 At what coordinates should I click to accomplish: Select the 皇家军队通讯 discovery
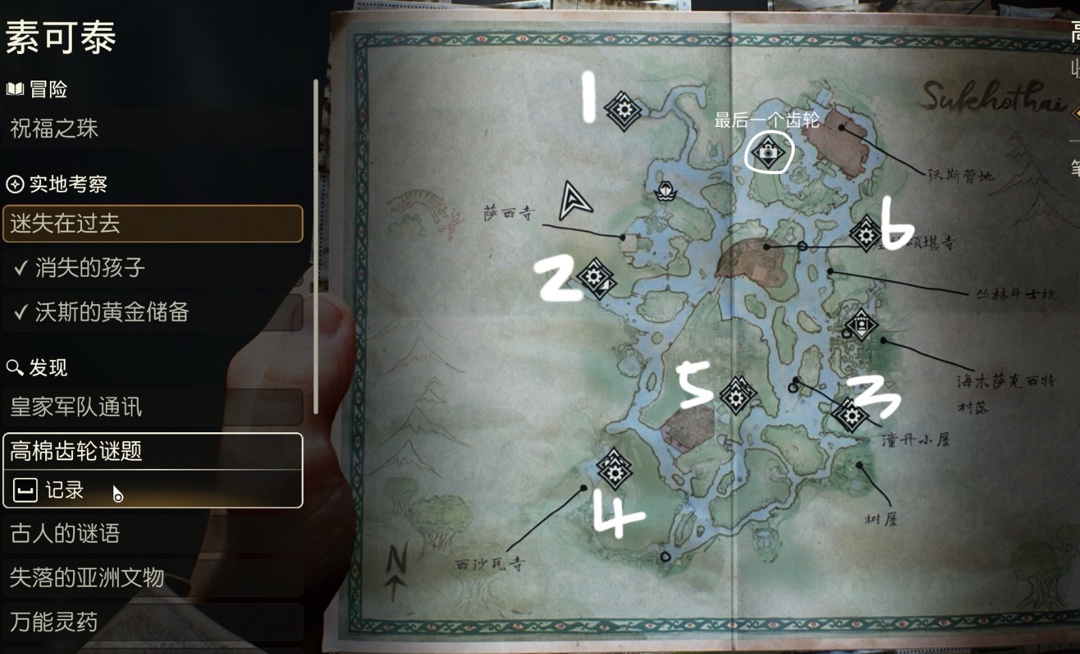point(152,407)
